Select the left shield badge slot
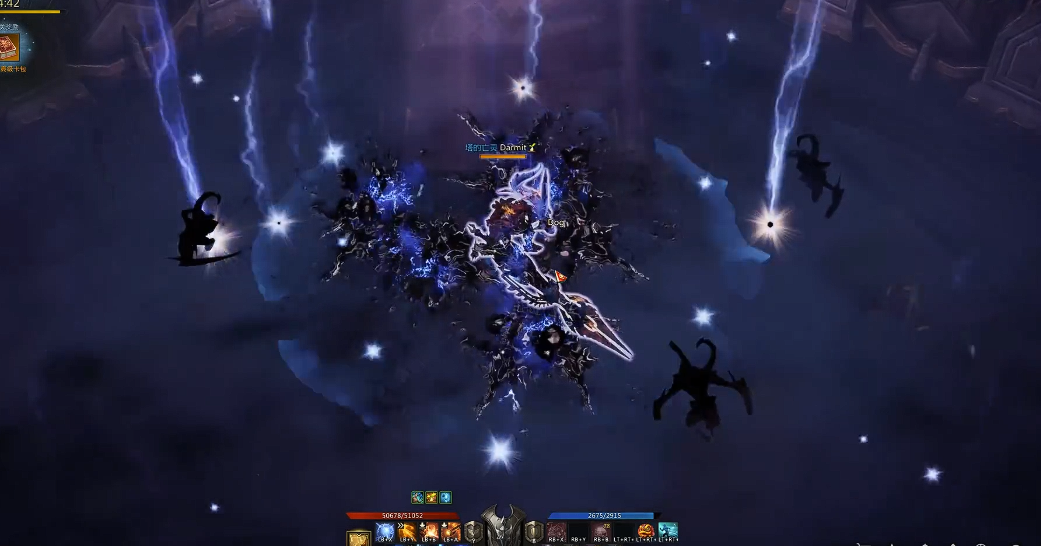The width and height of the screenshot is (1041, 546). [x=474, y=531]
